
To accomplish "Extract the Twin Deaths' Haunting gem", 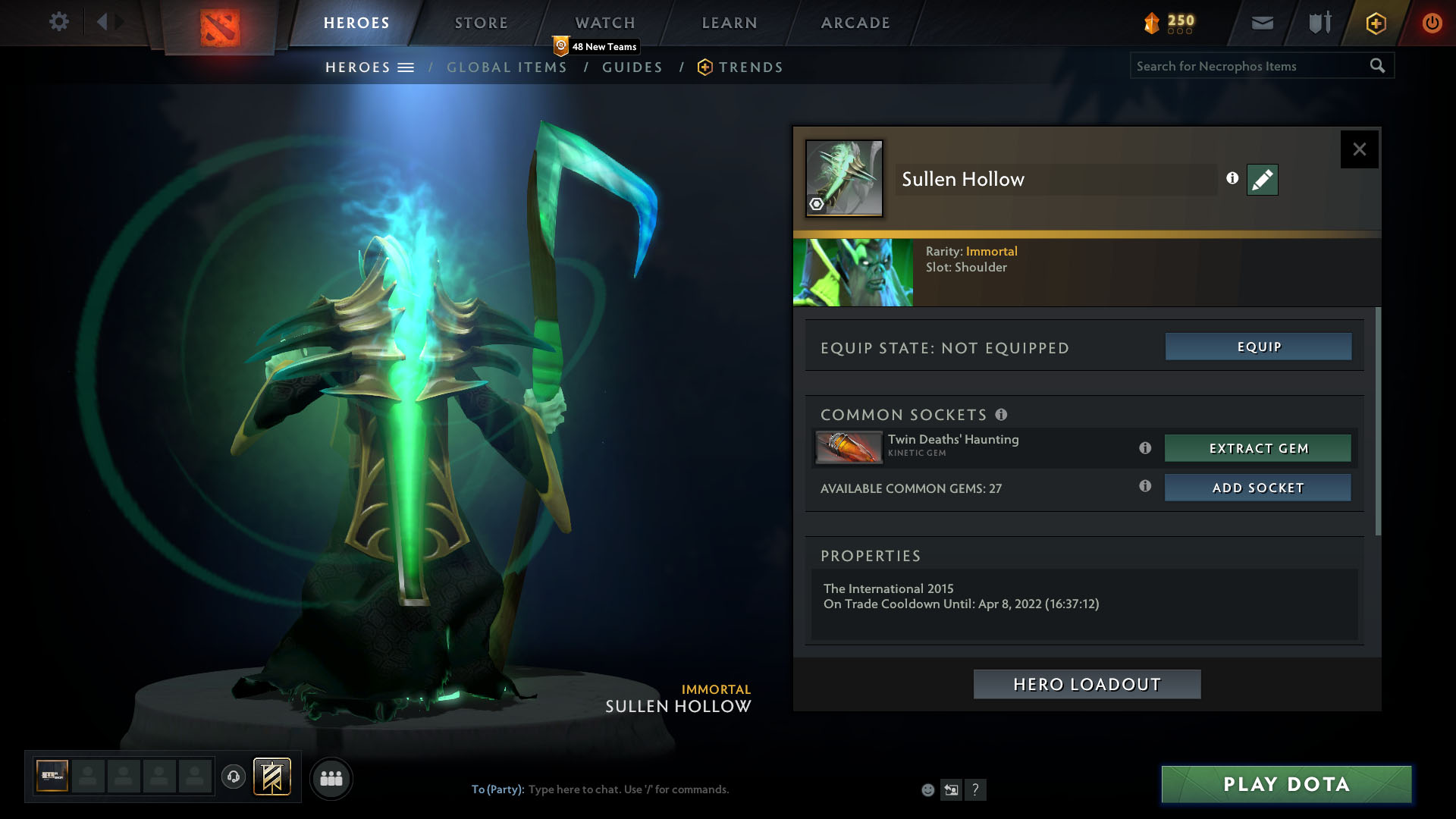I will point(1258,448).
